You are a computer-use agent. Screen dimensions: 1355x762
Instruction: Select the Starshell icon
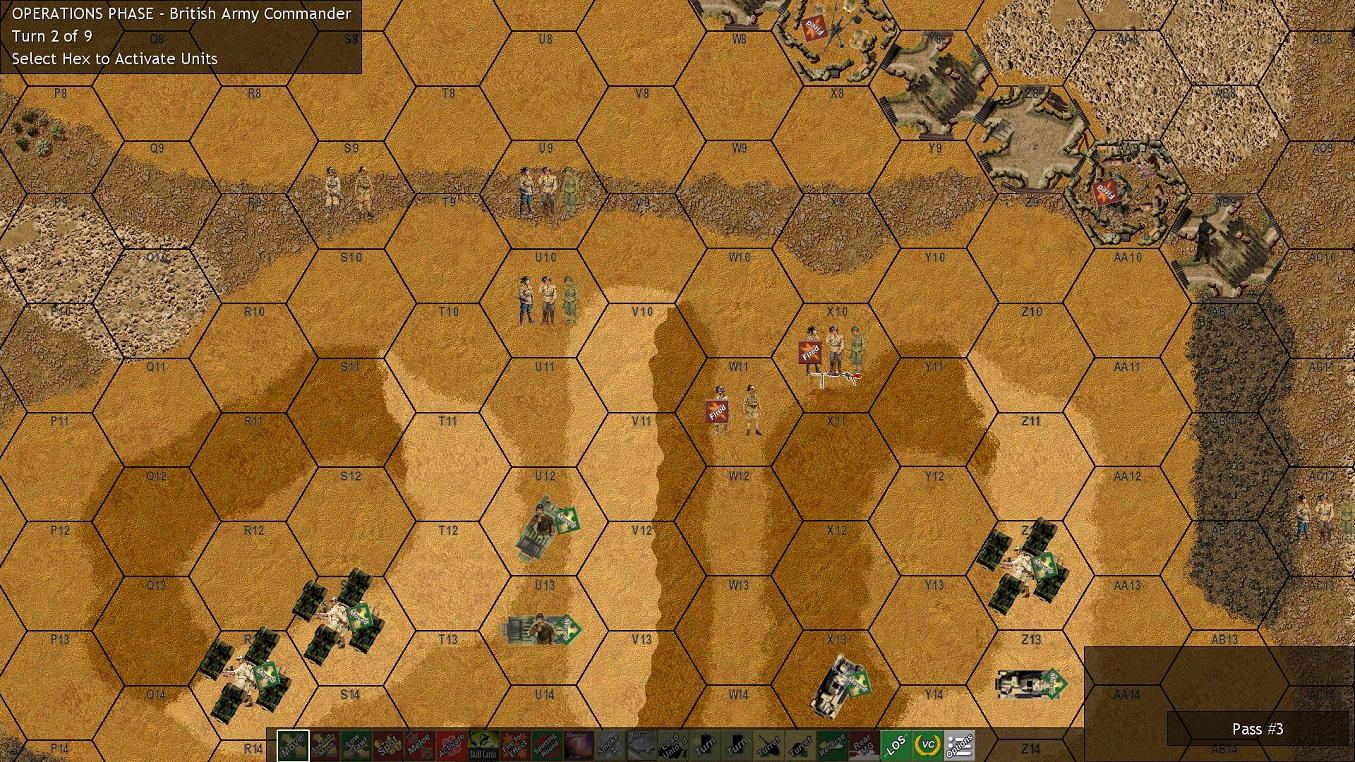point(577,744)
